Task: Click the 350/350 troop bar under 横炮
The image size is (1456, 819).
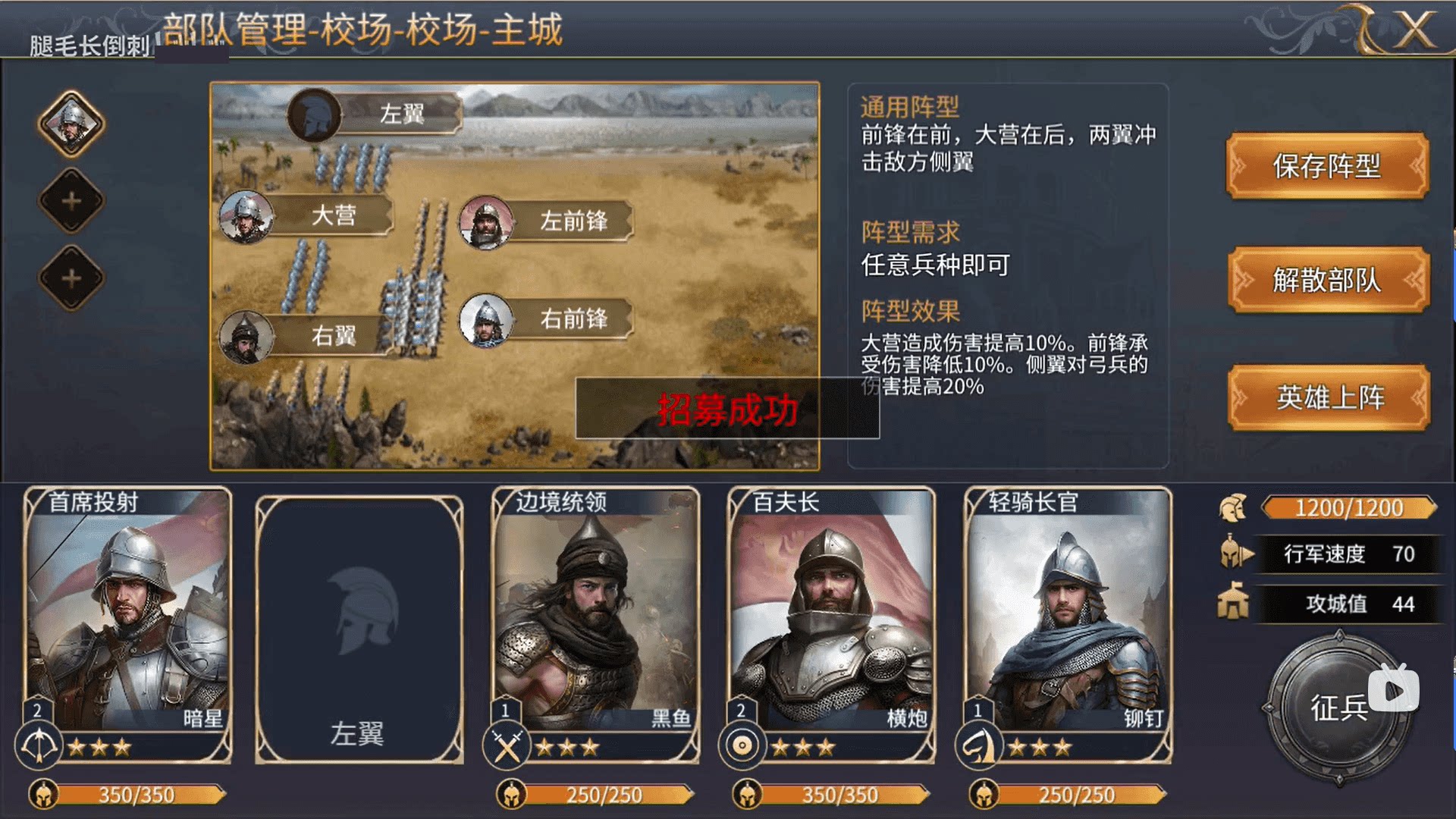Action: click(x=830, y=795)
